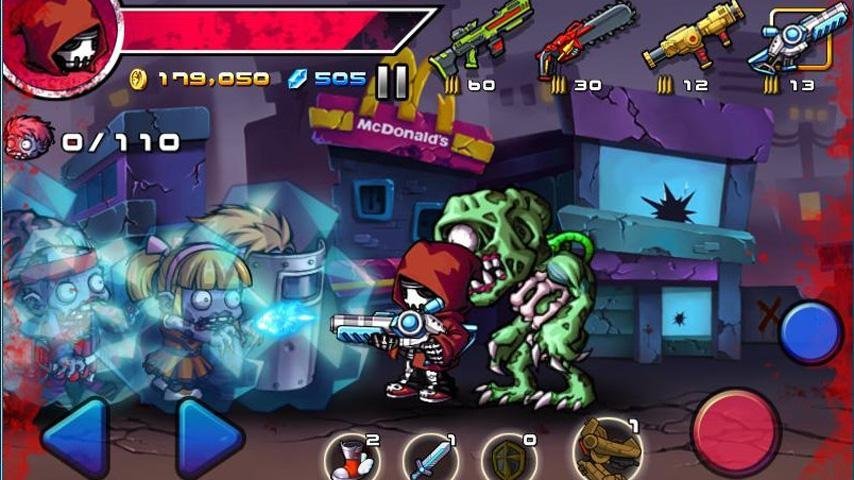The width and height of the screenshot is (854, 480).
Task: Use the winged boot item
Action: point(353,458)
